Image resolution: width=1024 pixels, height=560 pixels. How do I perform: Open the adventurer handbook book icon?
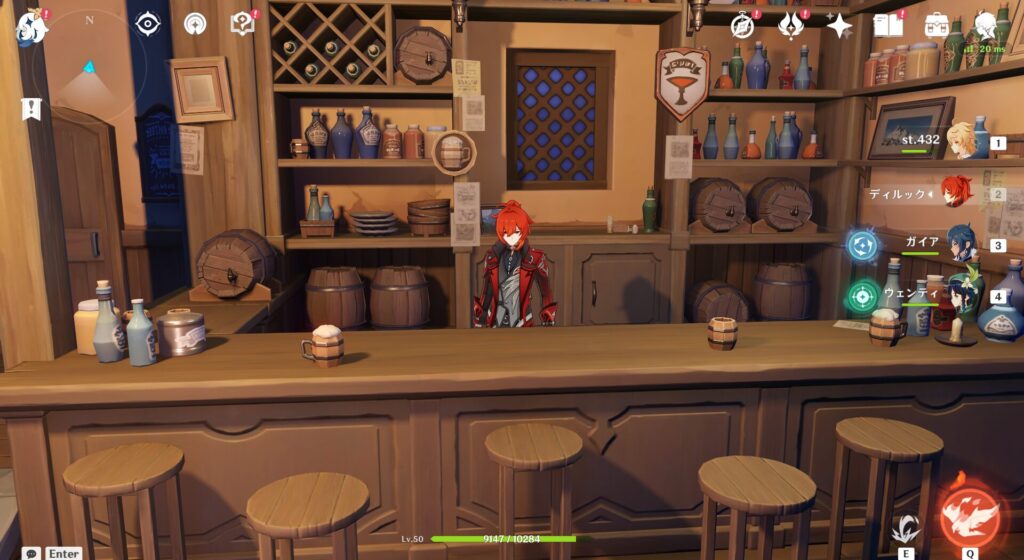[887, 25]
